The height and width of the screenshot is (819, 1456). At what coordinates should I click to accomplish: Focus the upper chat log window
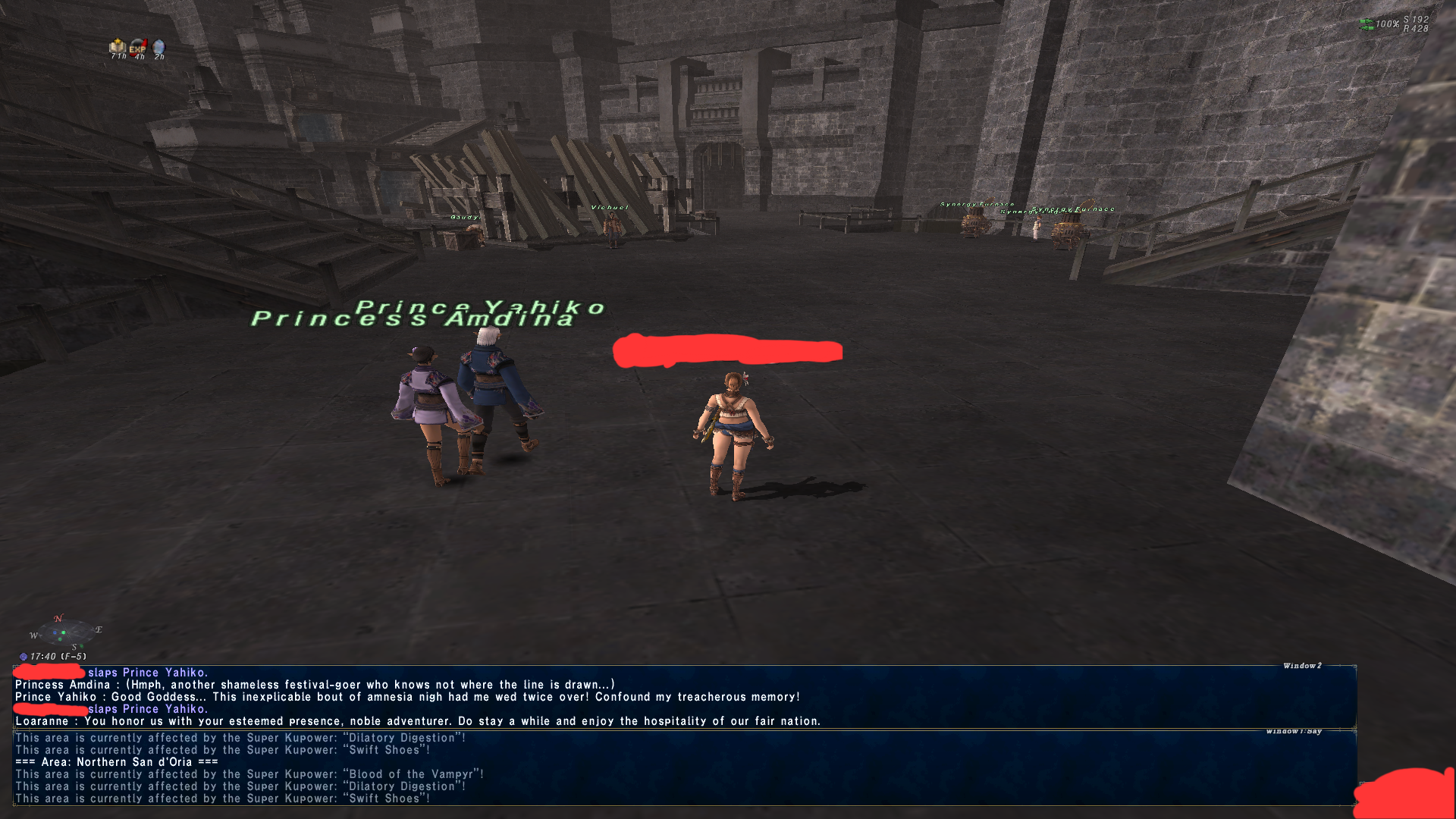pos(682,696)
